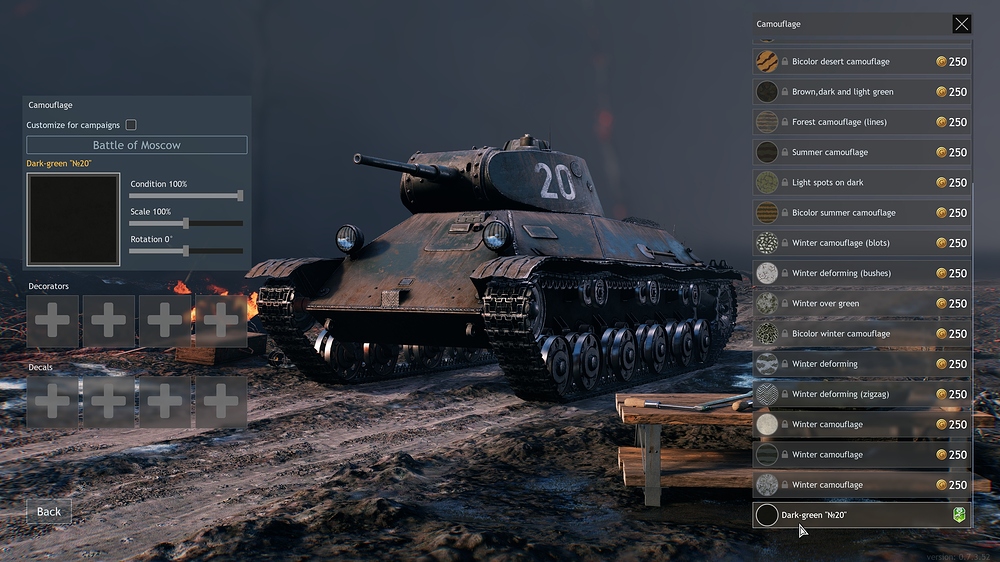1000x562 pixels.
Task: Open the Battle of Moscow campaign selector
Action: tap(137, 145)
